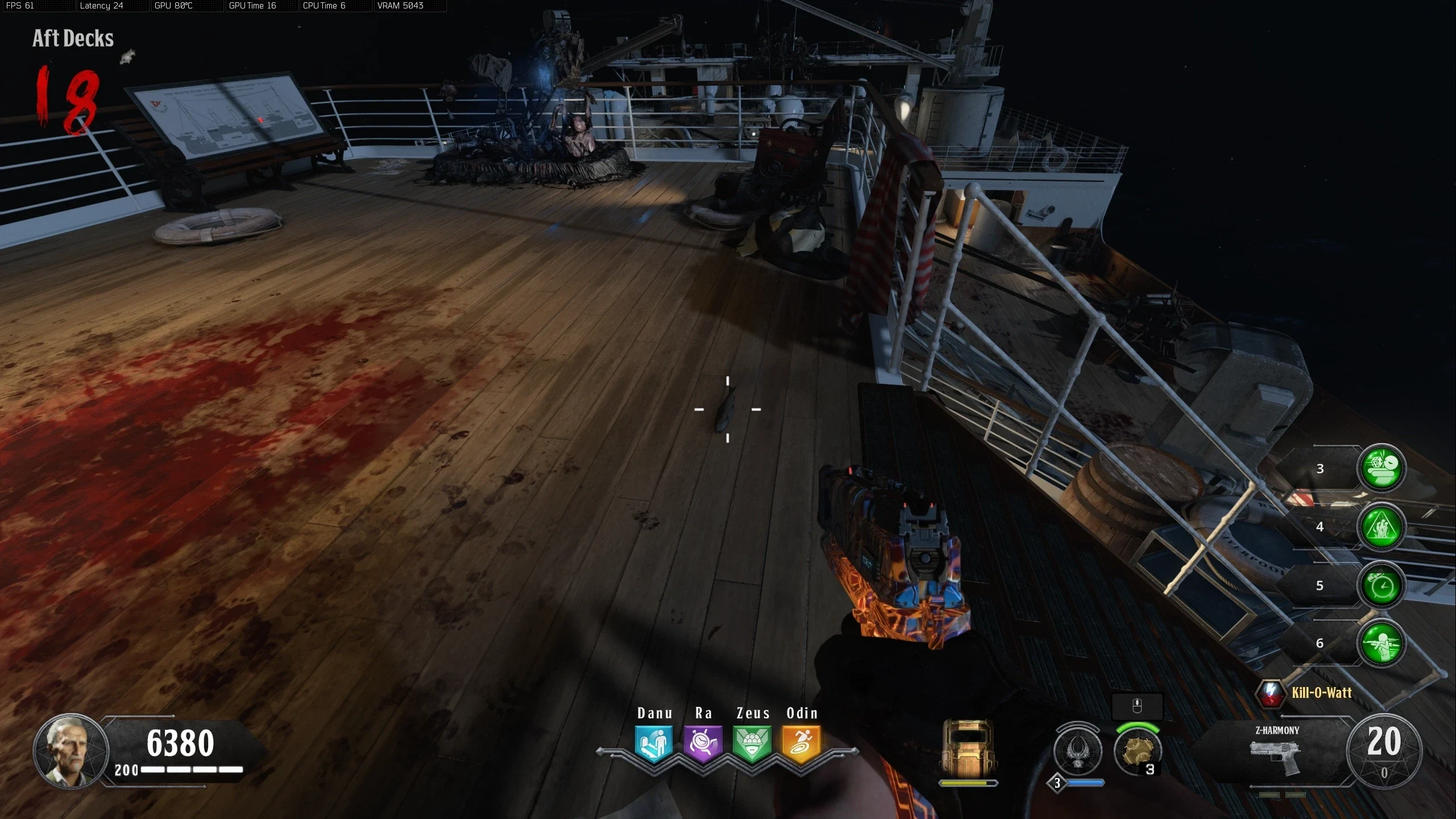This screenshot has width=1456, height=819.
Task: Select the orange Odin running-man perk
Action: tap(801, 743)
